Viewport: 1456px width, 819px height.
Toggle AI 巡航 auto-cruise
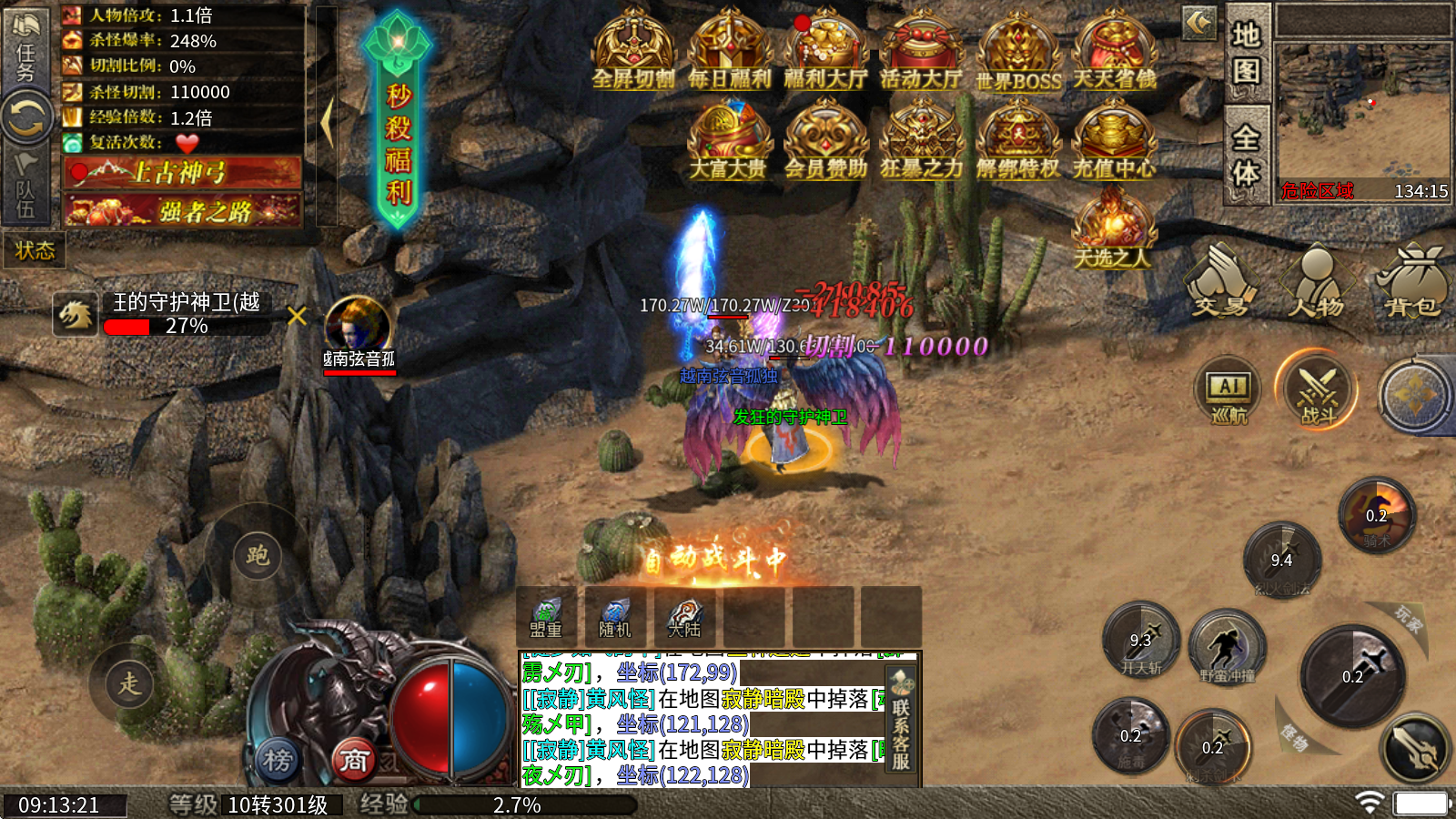pyautogui.click(x=1228, y=392)
